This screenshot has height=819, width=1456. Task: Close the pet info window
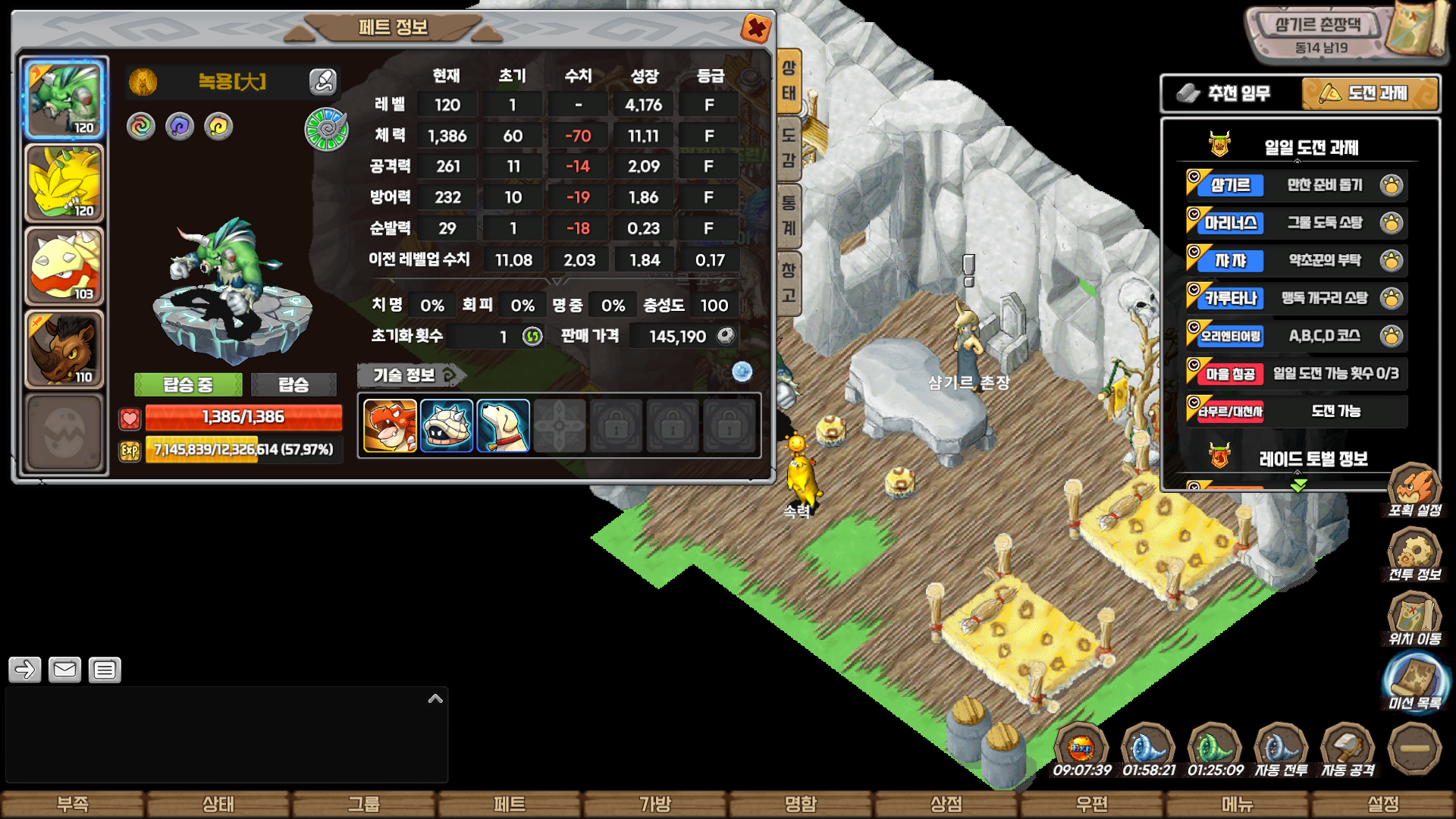755,29
